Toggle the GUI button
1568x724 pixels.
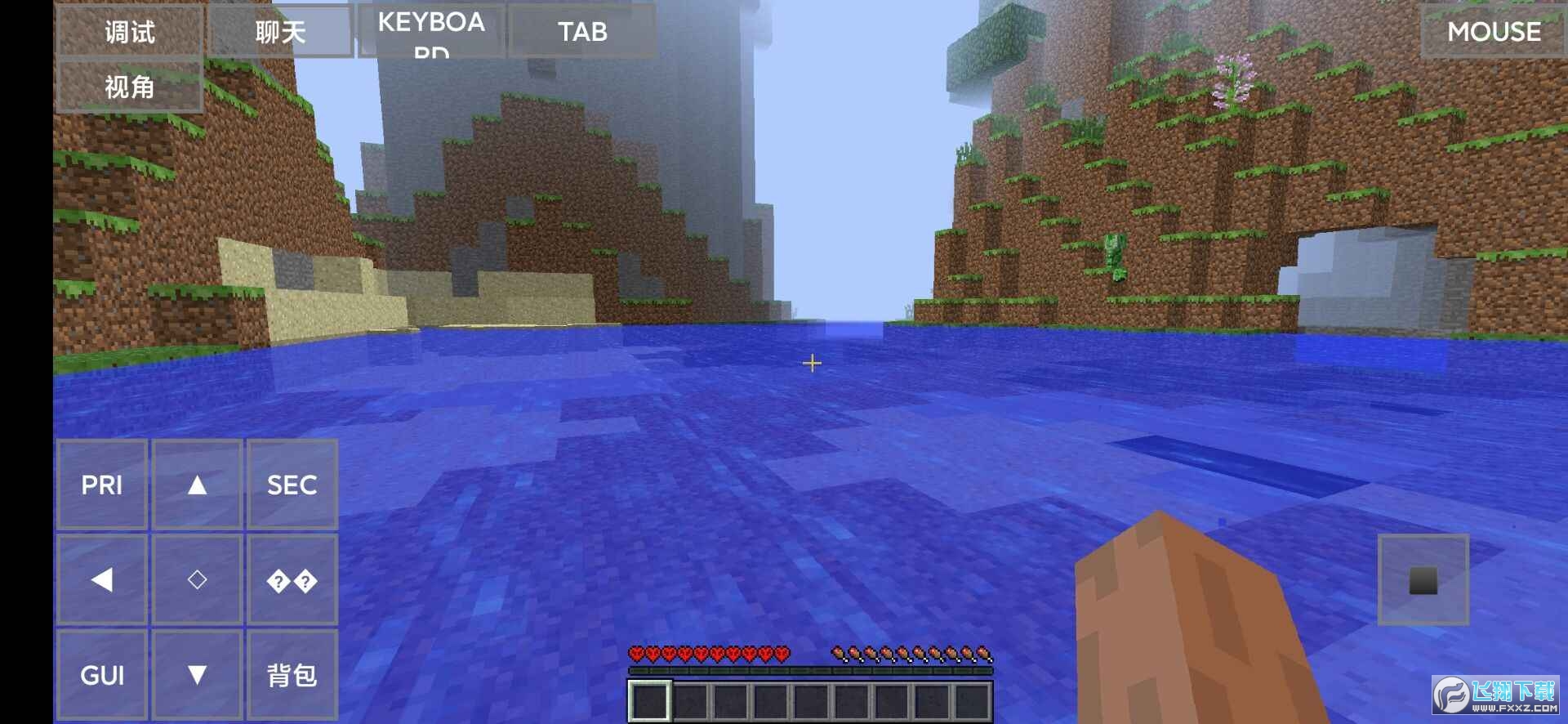102,675
